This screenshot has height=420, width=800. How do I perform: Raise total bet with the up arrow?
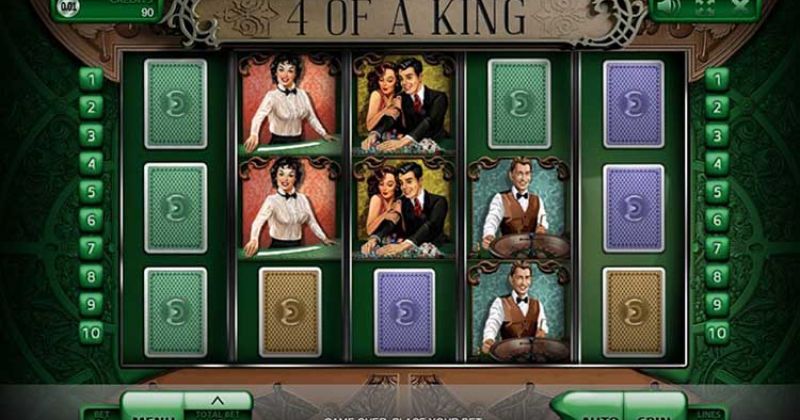pyautogui.click(x=218, y=403)
